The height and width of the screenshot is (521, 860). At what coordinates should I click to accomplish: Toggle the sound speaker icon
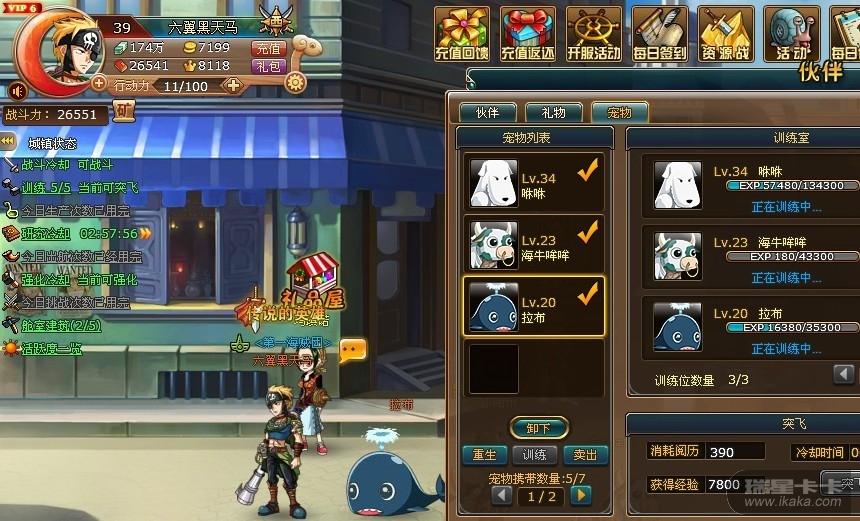tap(16, 92)
